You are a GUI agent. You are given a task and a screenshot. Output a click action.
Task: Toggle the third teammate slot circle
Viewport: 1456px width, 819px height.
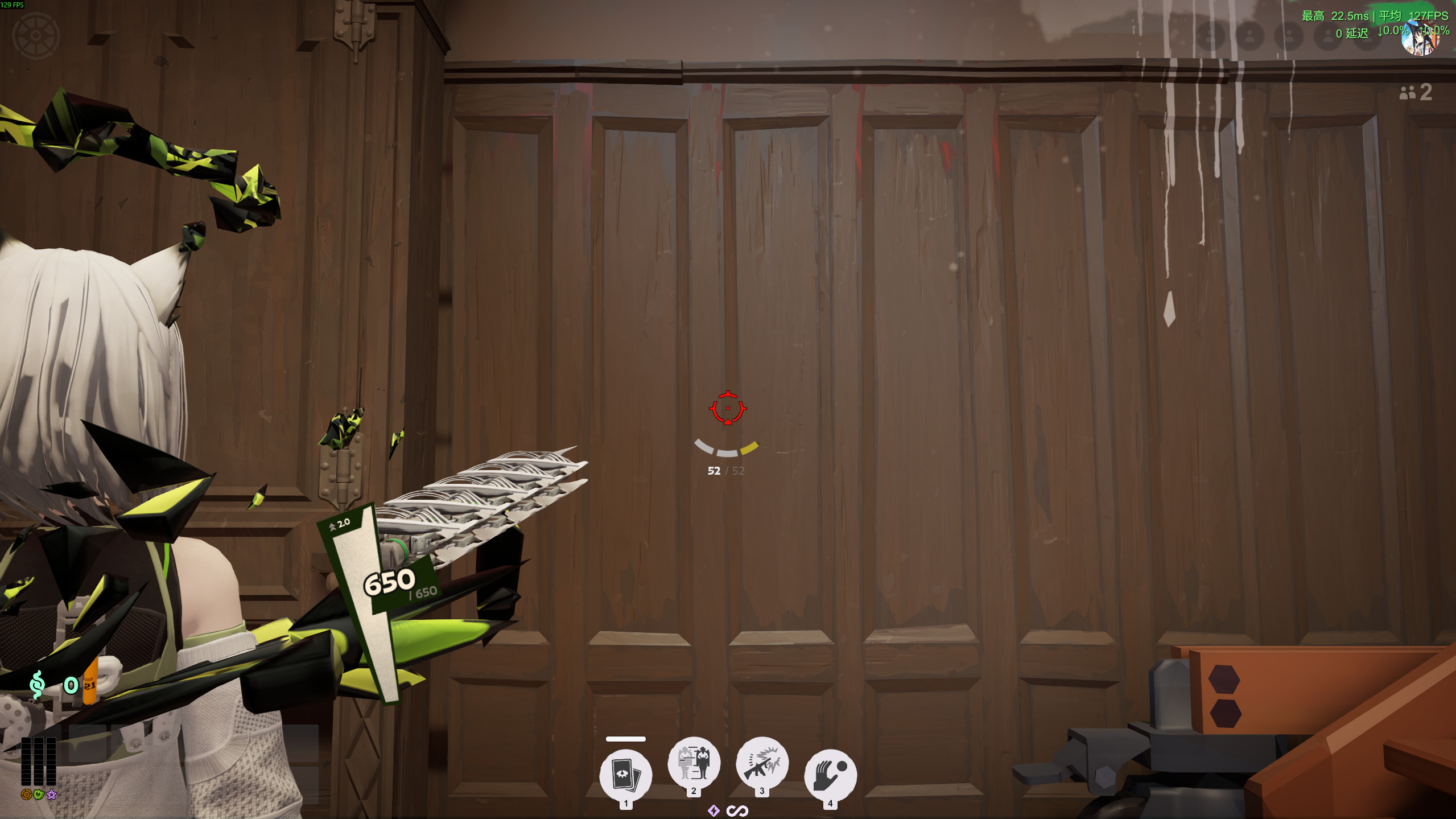click(1289, 38)
